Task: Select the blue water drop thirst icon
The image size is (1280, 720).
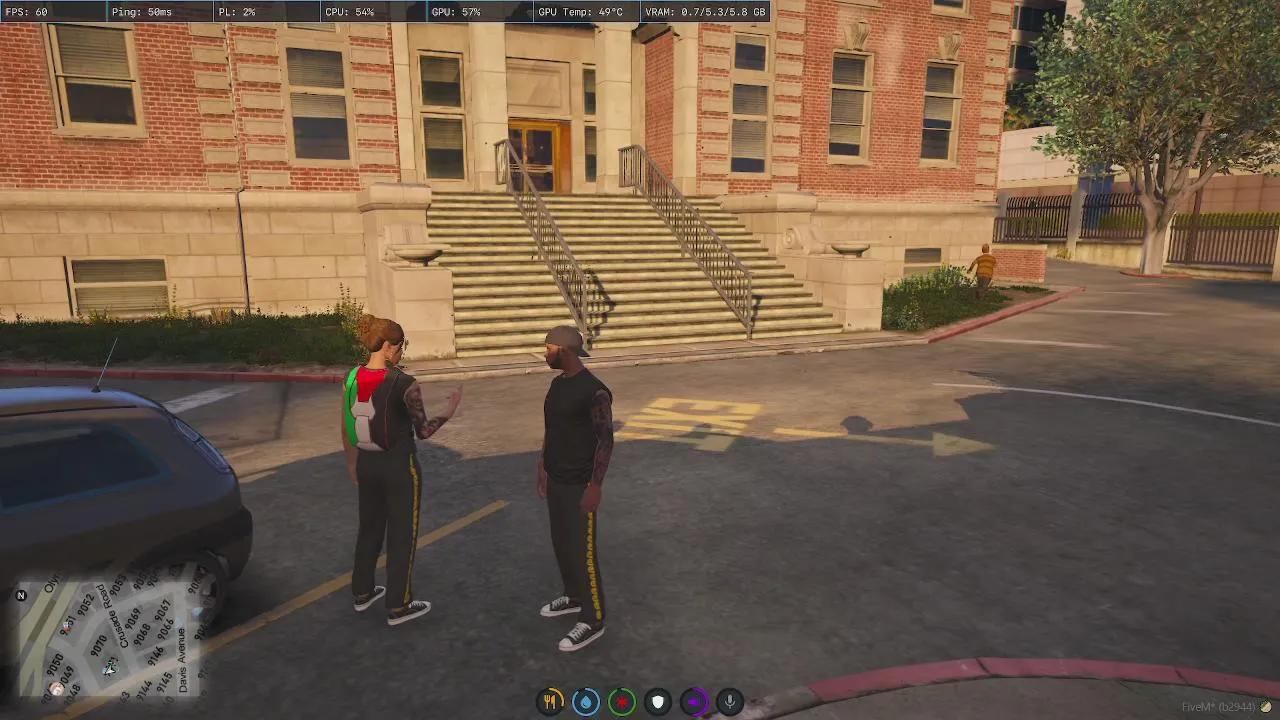Action: 586,702
